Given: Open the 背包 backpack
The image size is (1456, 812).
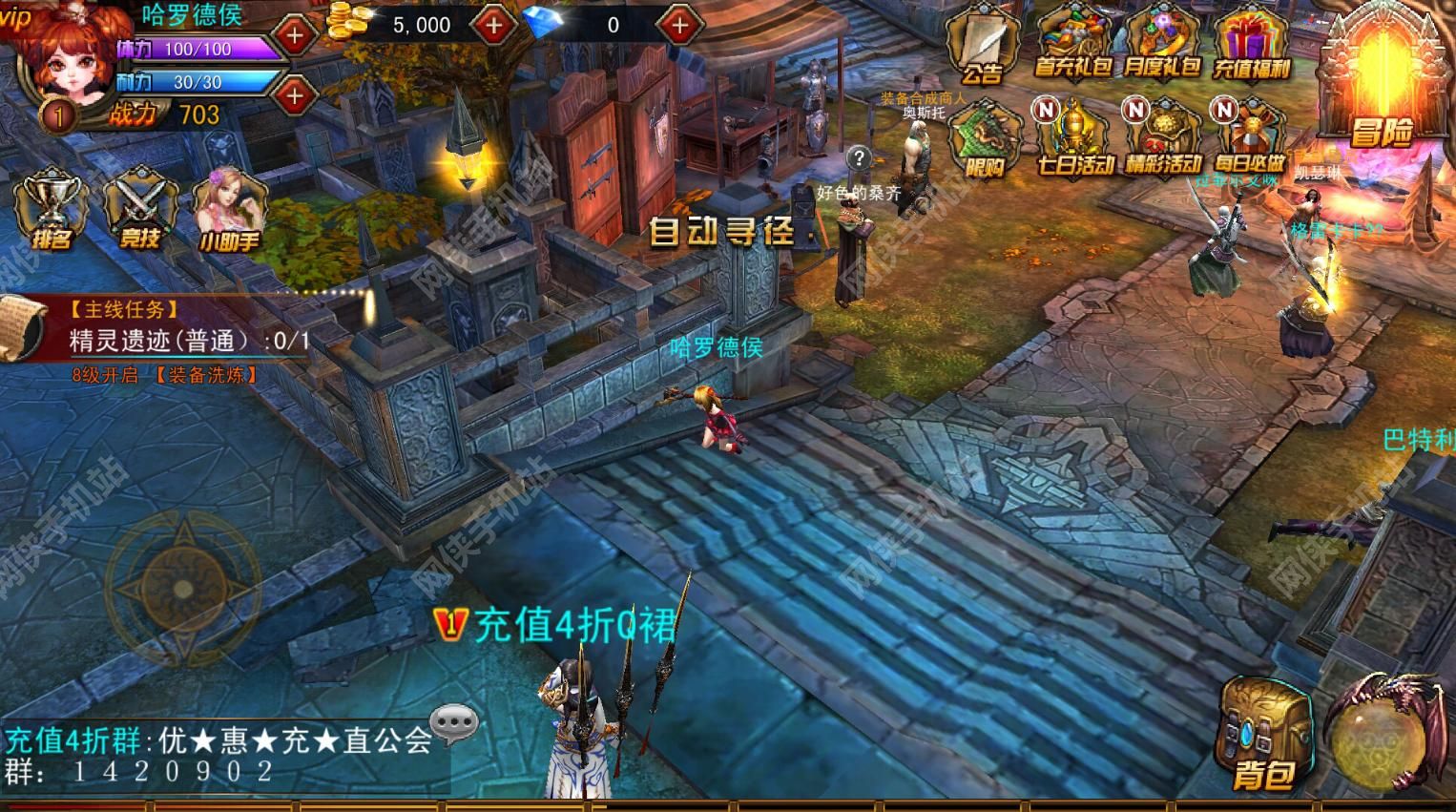Looking at the screenshot, I should click(x=1268, y=735).
